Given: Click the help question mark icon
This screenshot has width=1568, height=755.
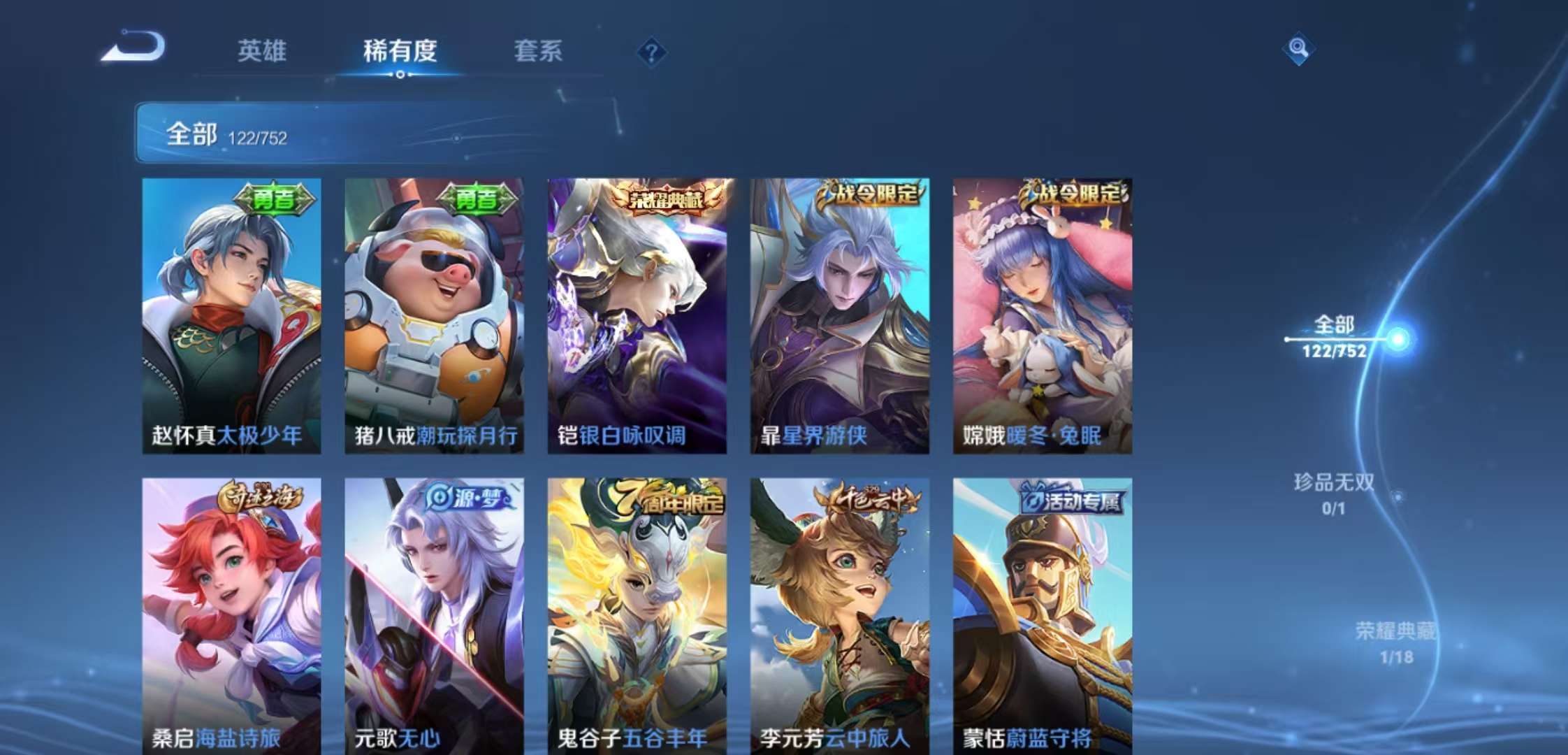Looking at the screenshot, I should pyautogui.click(x=651, y=50).
